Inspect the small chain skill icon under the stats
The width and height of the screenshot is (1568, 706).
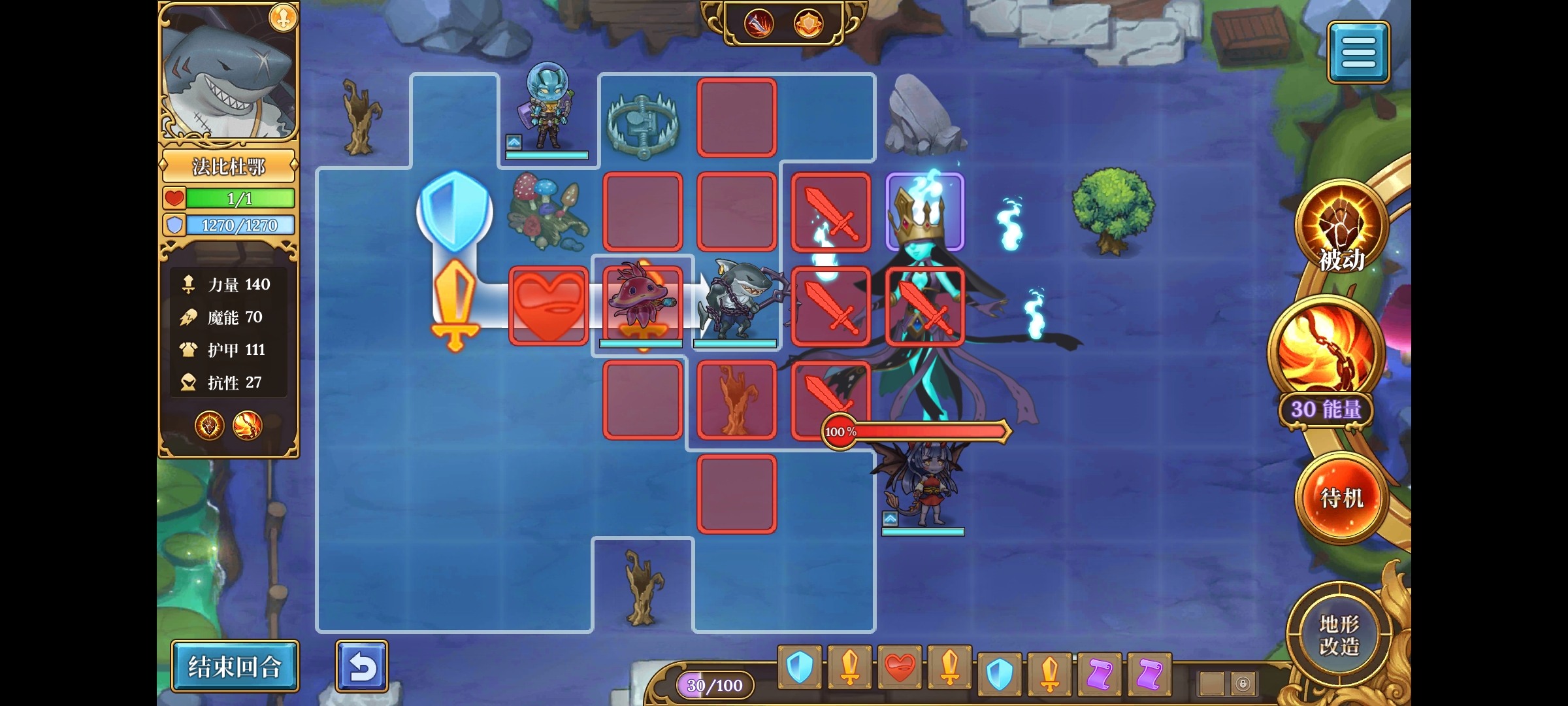[248, 426]
